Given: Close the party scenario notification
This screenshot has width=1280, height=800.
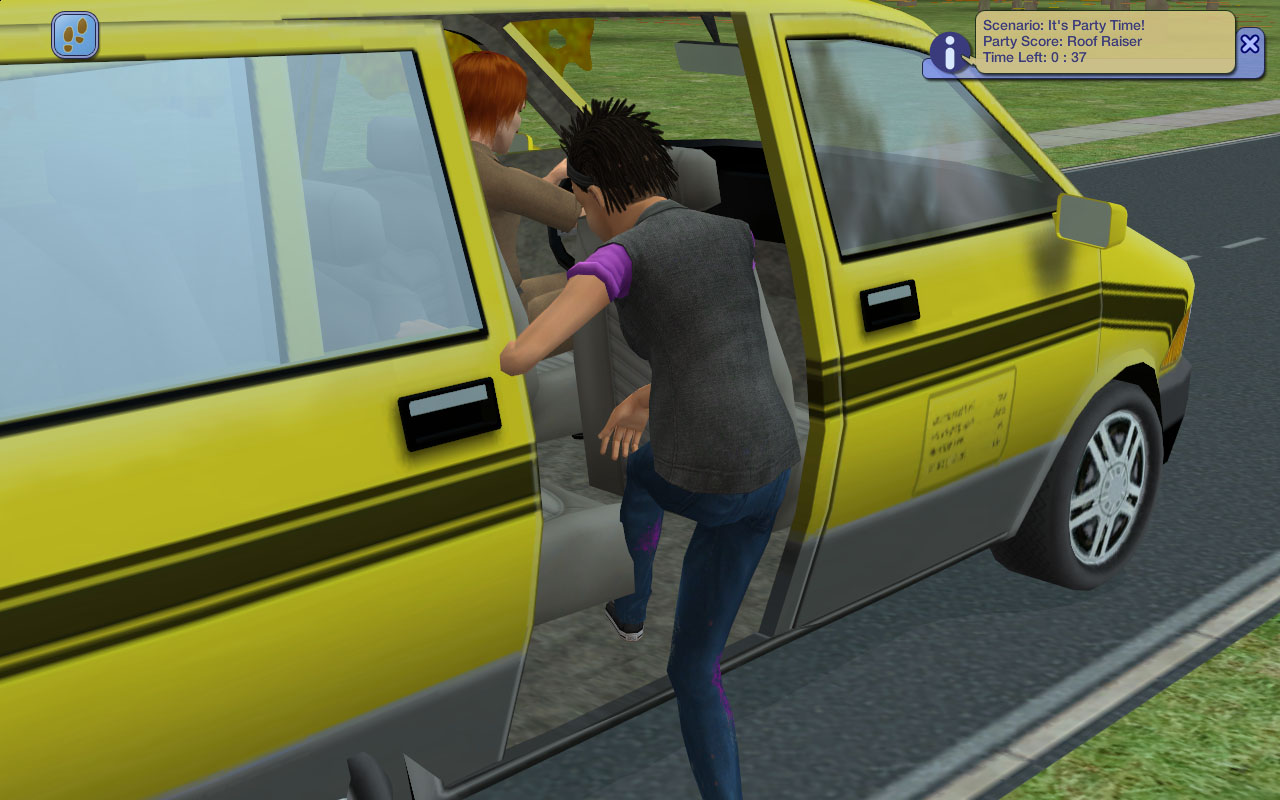Looking at the screenshot, I should pyautogui.click(x=1250, y=43).
